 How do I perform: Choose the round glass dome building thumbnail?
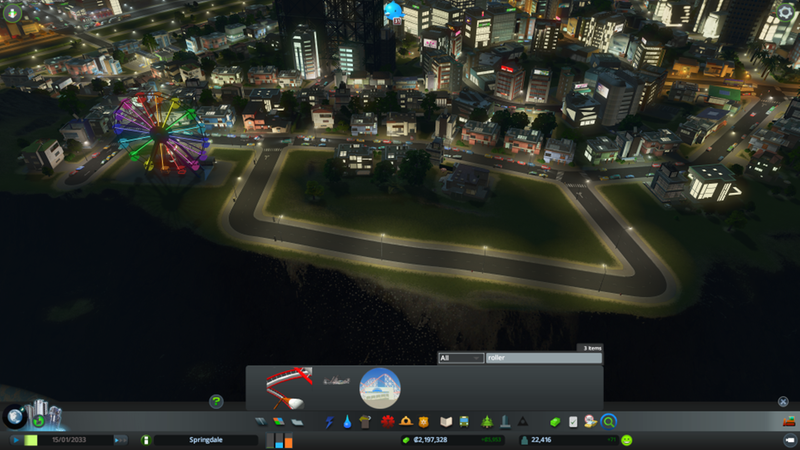pyautogui.click(x=379, y=387)
